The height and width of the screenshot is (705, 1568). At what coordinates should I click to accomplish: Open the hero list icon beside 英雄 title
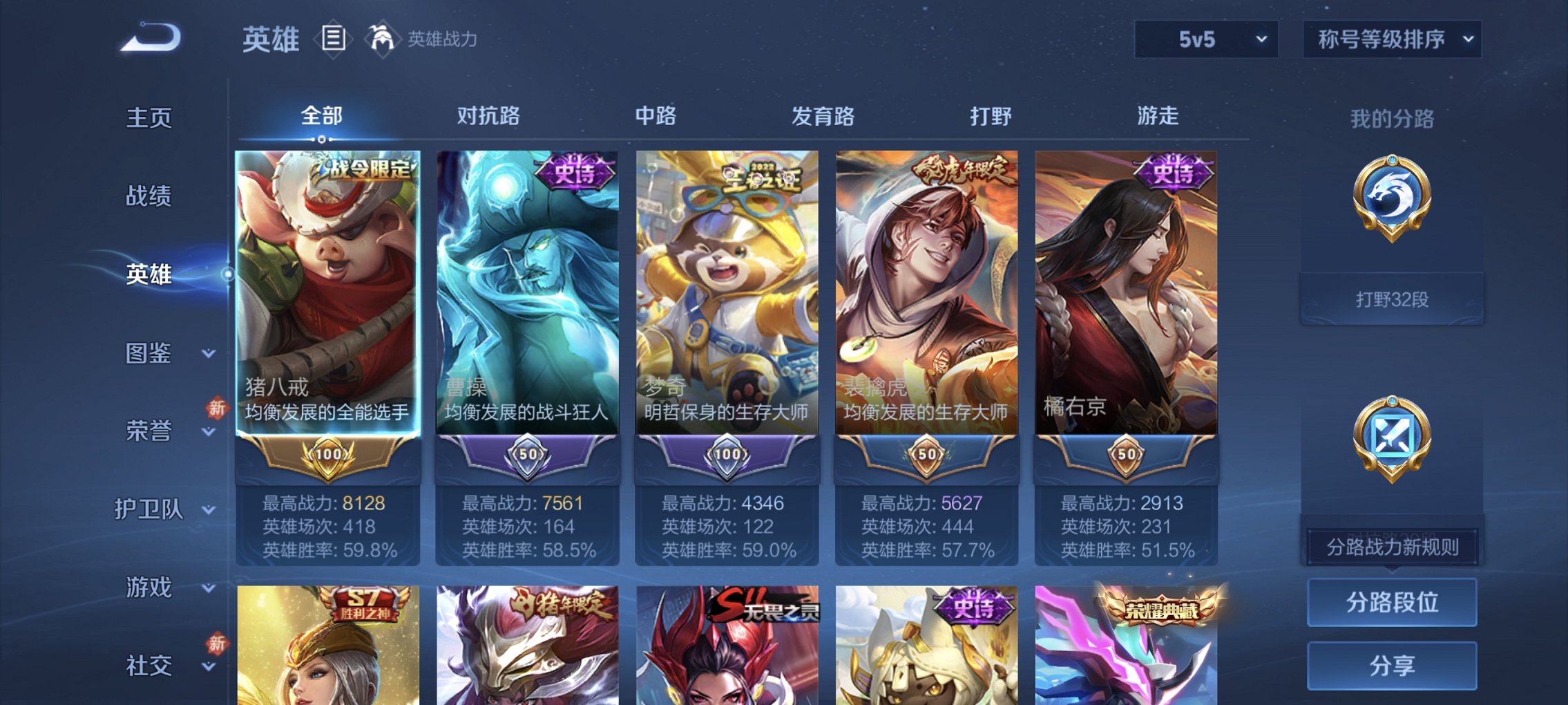(334, 38)
